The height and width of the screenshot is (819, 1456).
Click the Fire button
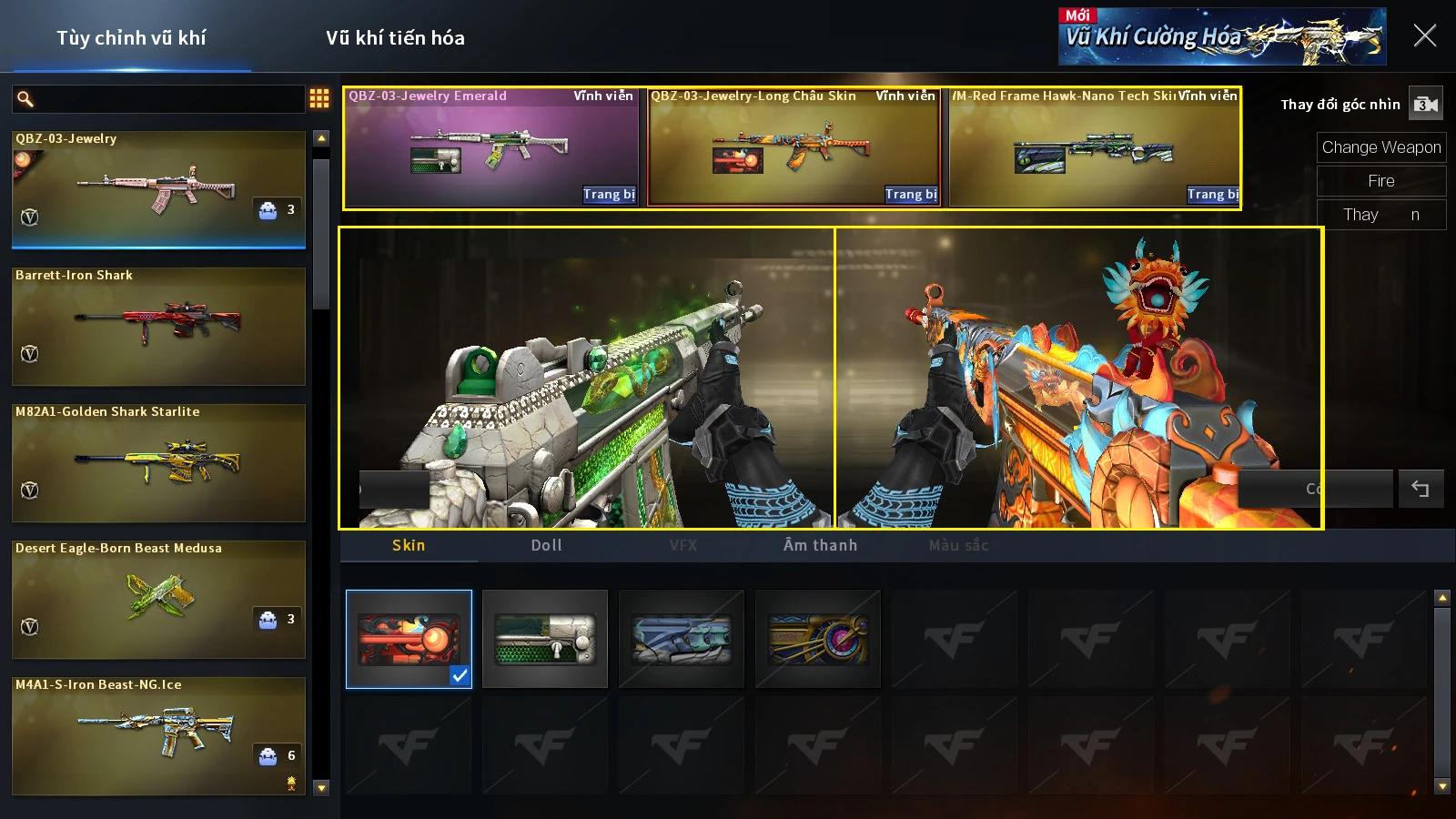pos(1380,181)
